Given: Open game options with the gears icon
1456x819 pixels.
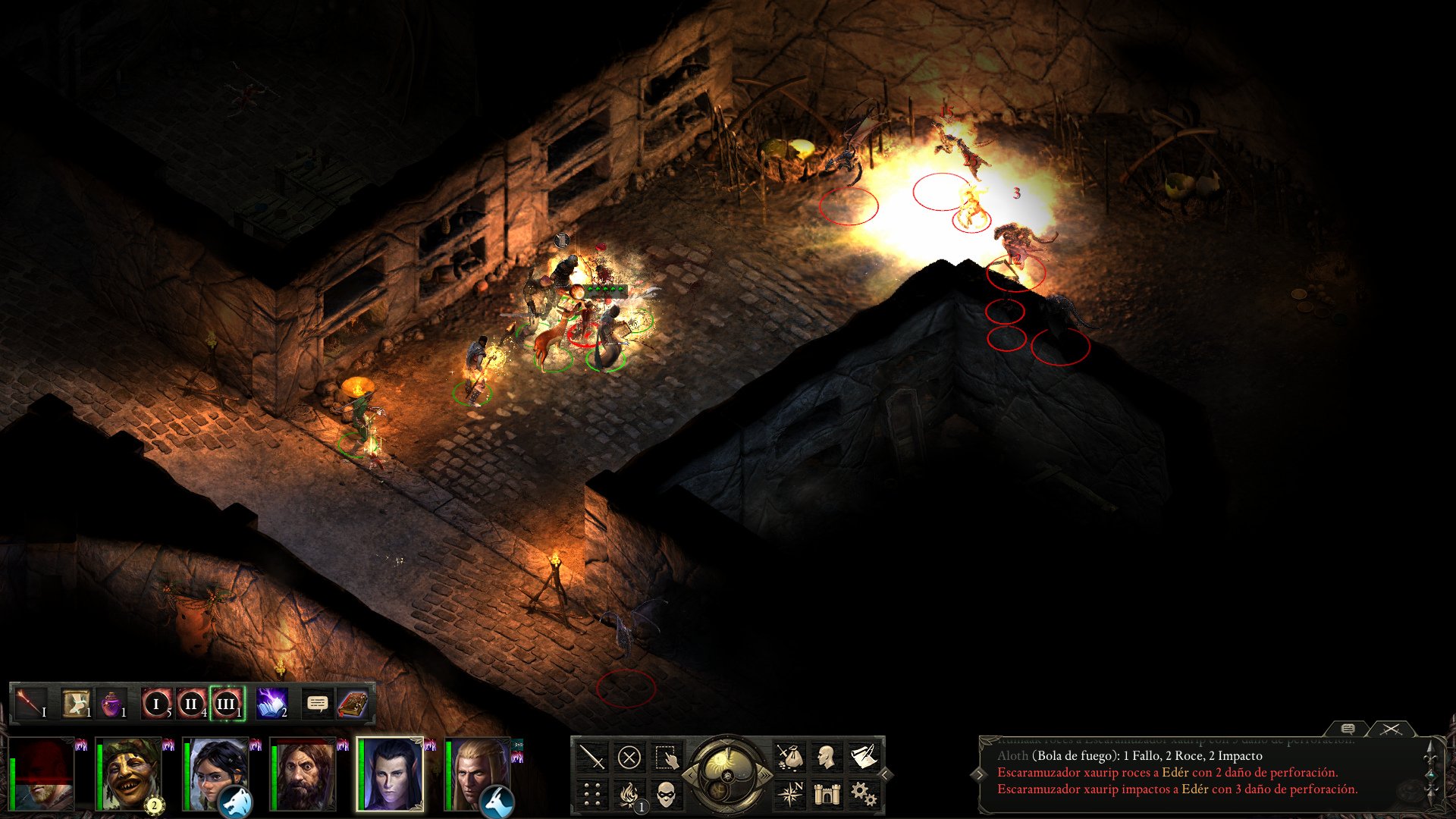Looking at the screenshot, I should coord(865,794).
